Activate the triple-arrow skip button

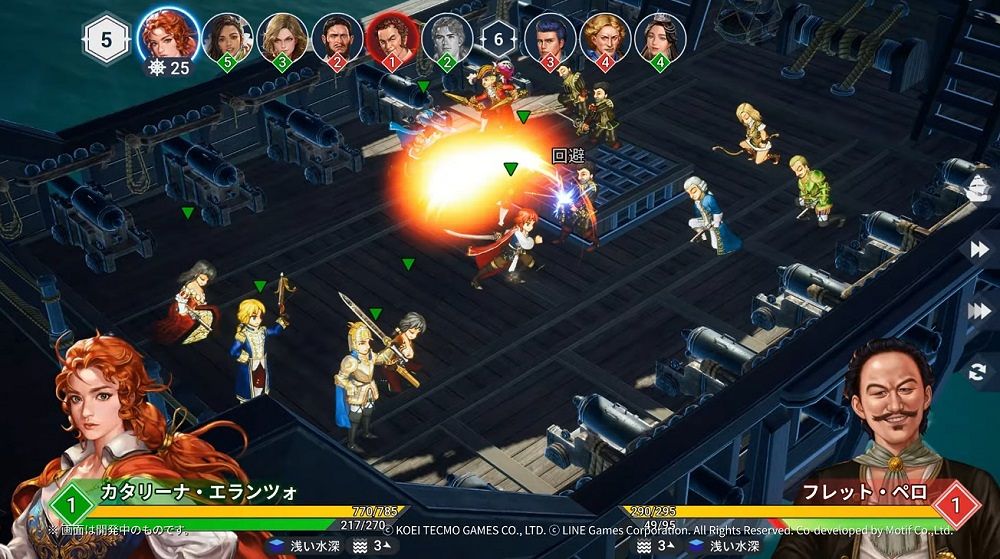pyautogui.click(x=980, y=311)
